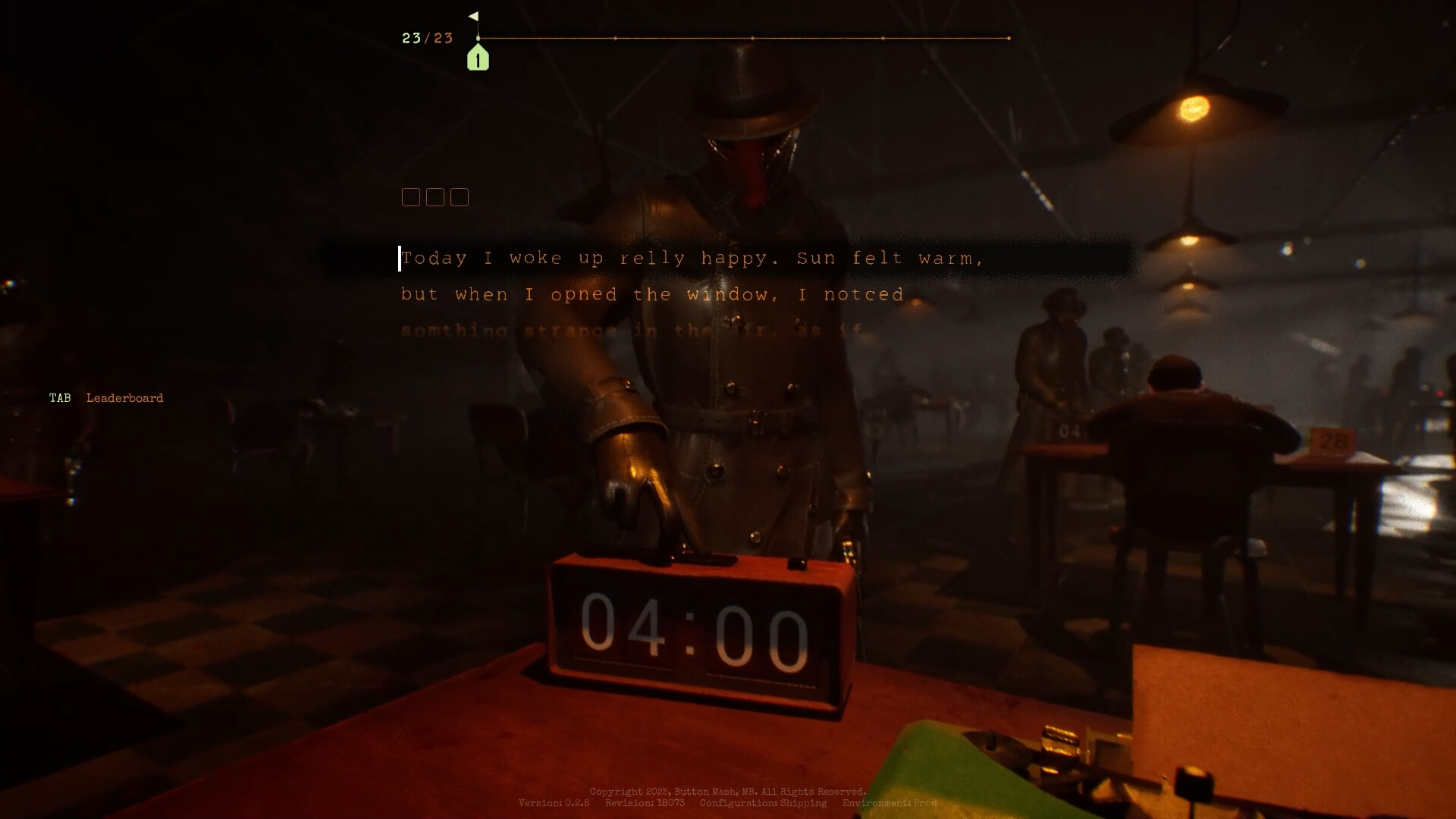
Task: Toggle the third empty square indicator
Action: 460,197
